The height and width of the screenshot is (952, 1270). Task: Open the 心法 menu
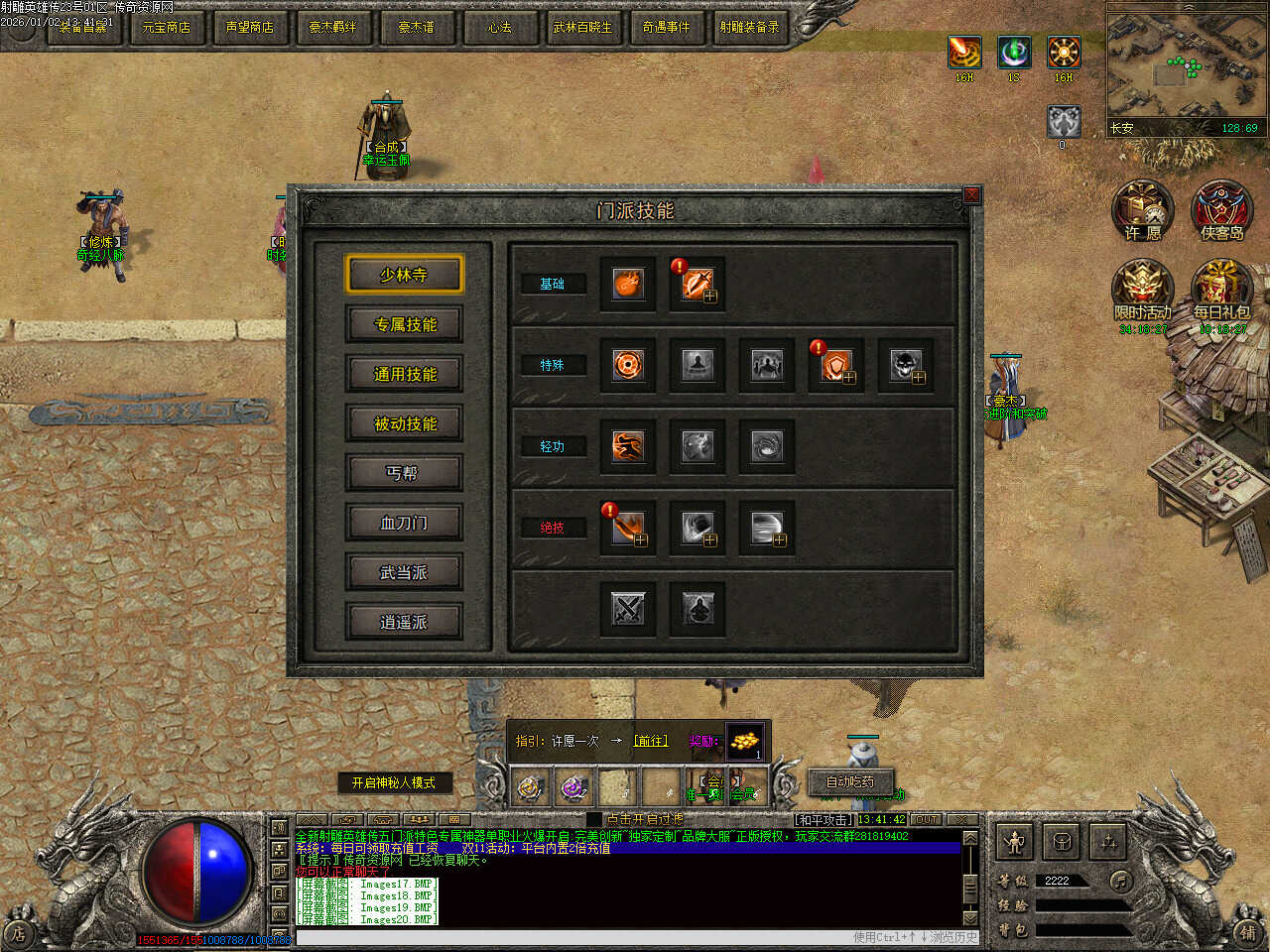(x=499, y=27)
